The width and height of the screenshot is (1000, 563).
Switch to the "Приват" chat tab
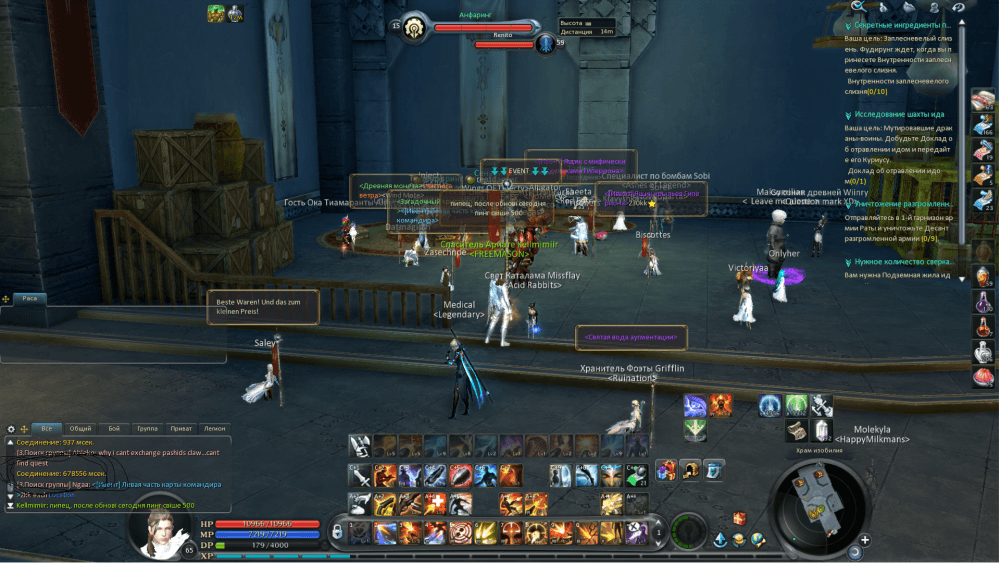point(182,428)
